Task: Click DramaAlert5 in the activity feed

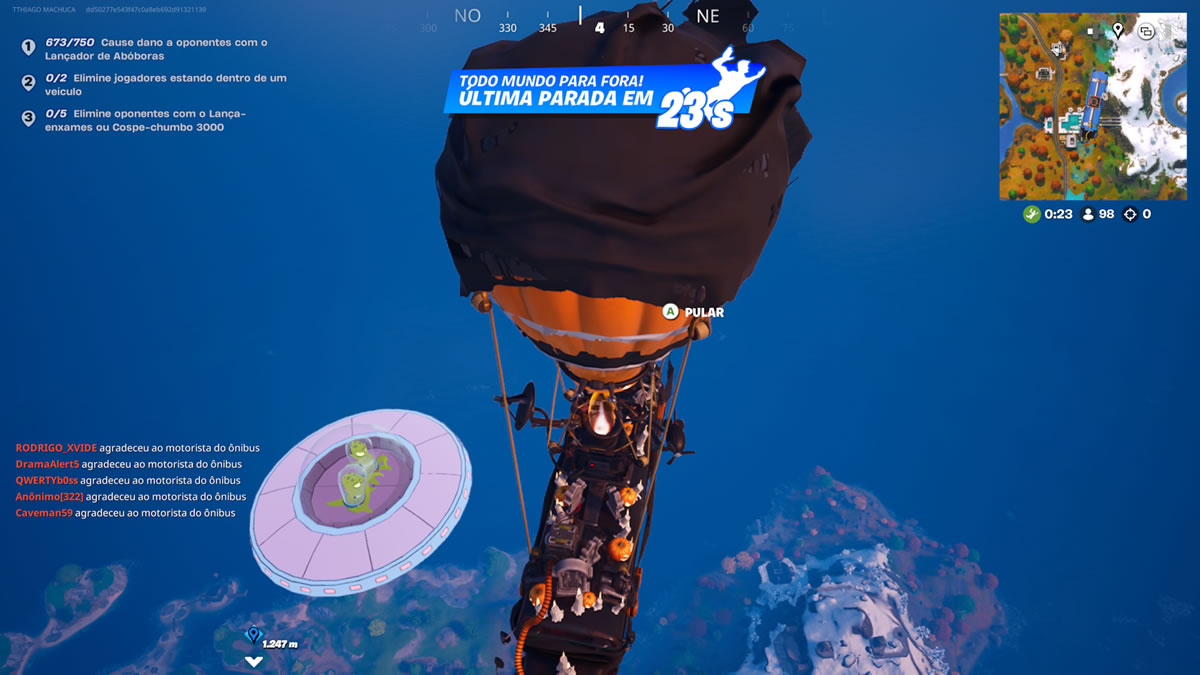Action: (x=47, y=464)
